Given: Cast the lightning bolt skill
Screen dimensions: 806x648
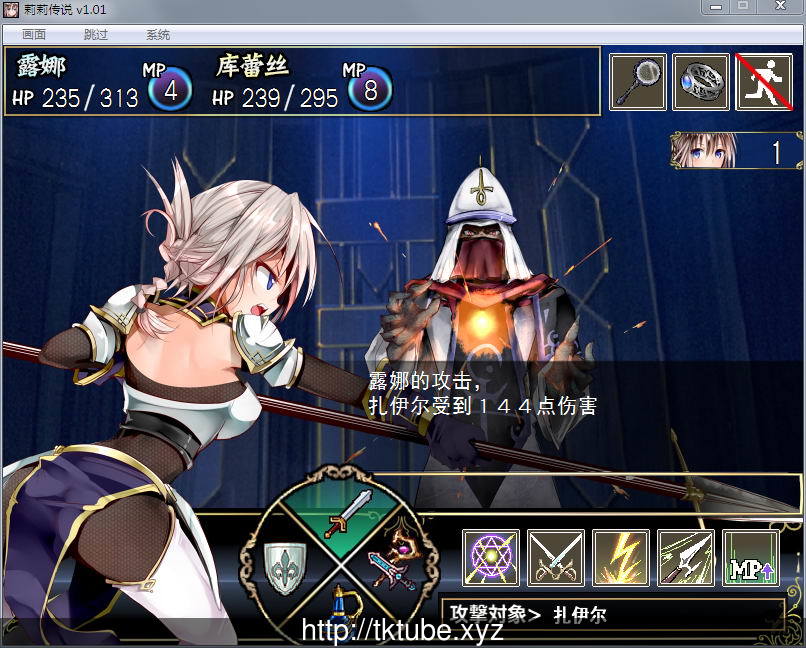Looking at the screenshot, I should pyautogui.click(x=621, y=558).
